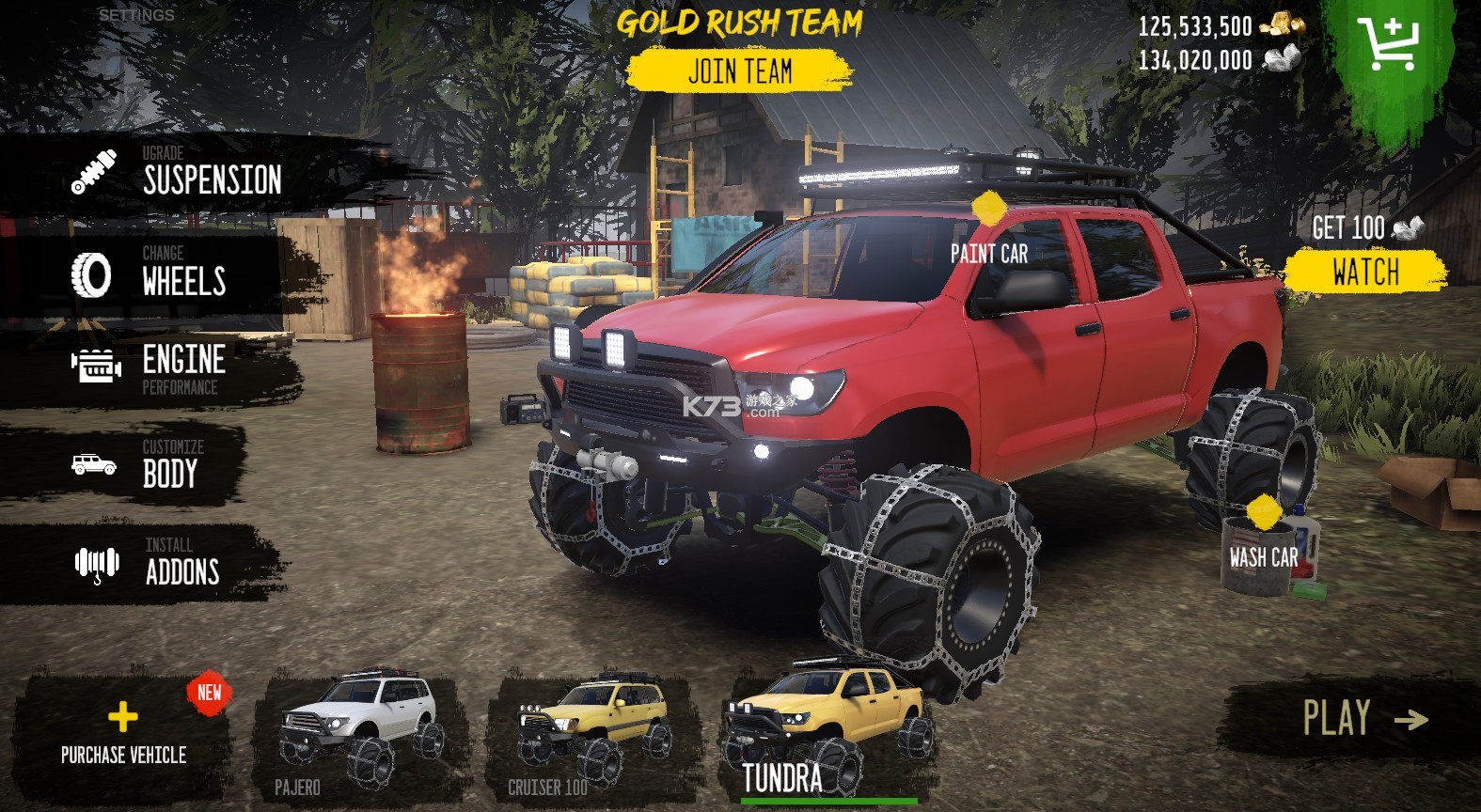Start the game with Play
This screenshot has width=1481, height=812.
tap(1363, 719)
